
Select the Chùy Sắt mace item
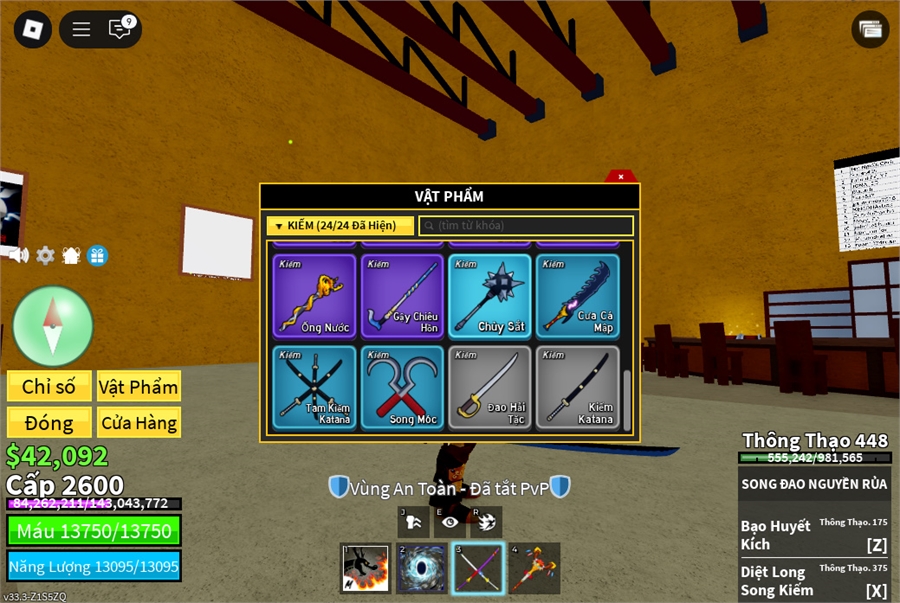click(x=490, y=296)
